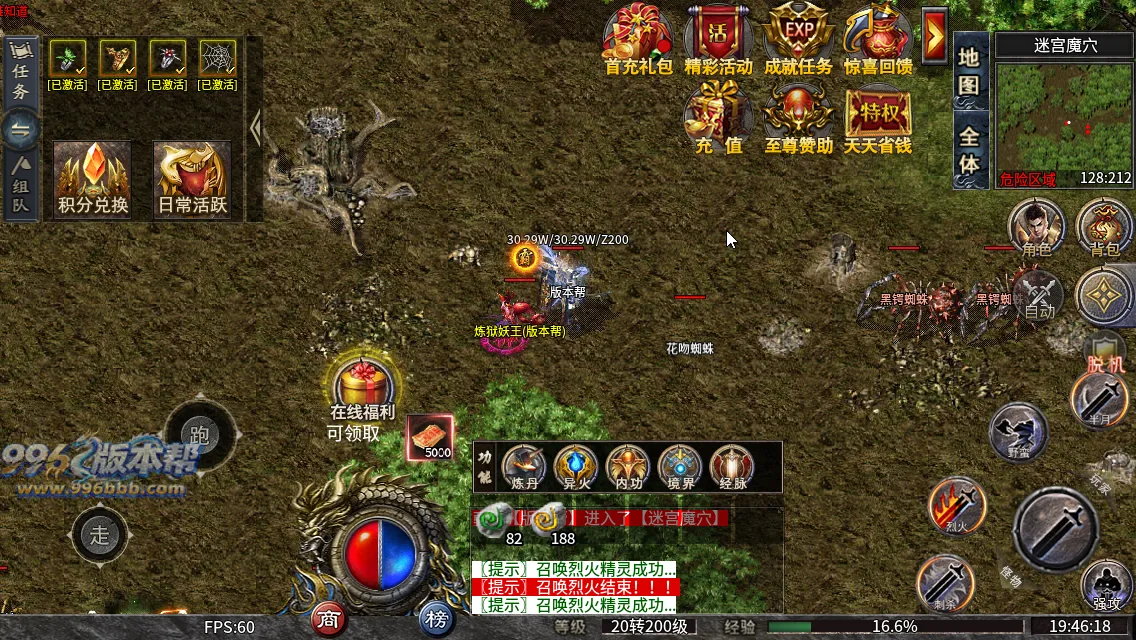The image size is (1136, 640).
Task: Open the 惊喜回馈 reward icon
Action: 877,38
